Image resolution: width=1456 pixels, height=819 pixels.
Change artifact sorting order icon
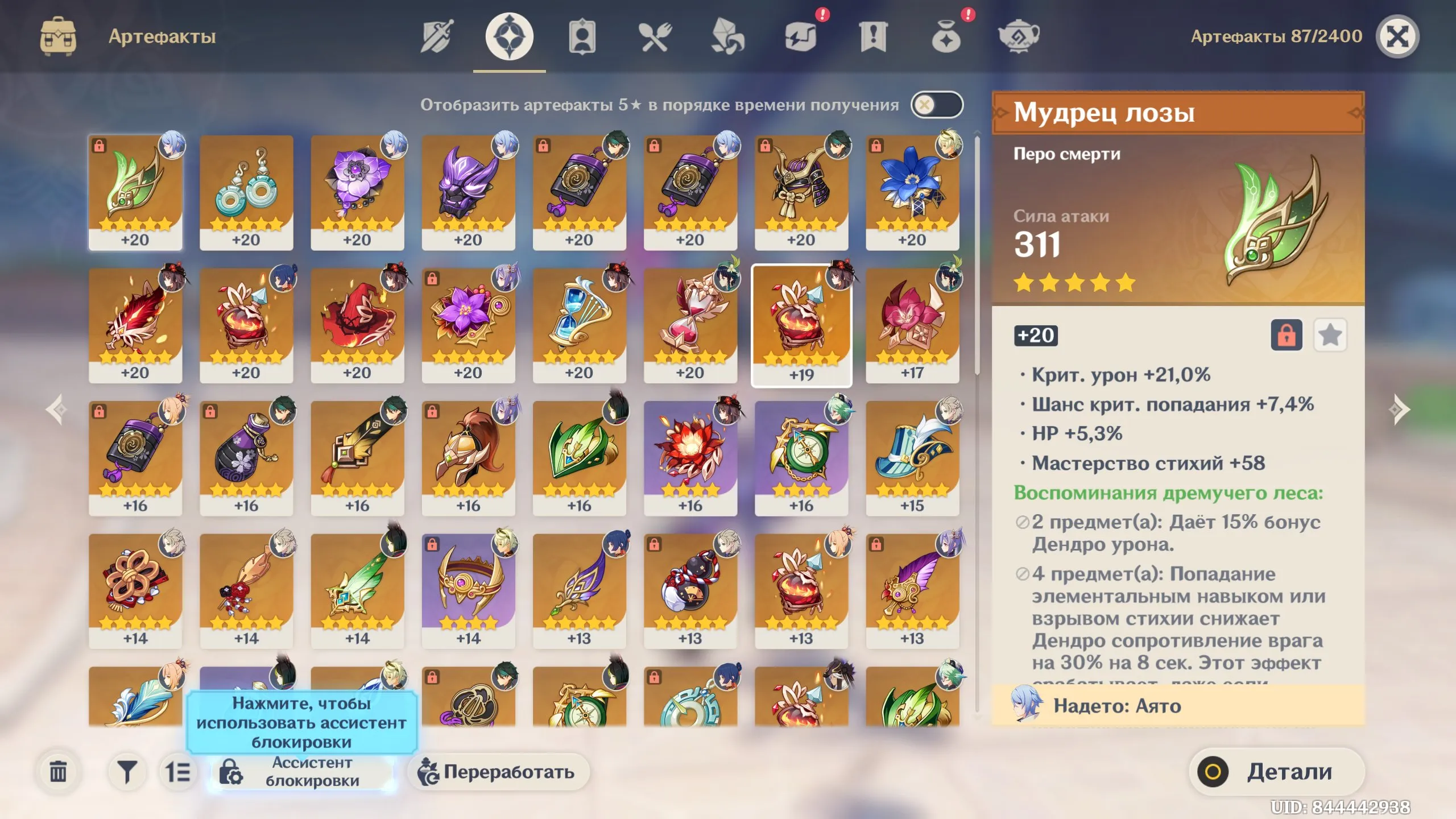(x=177, y=772)
